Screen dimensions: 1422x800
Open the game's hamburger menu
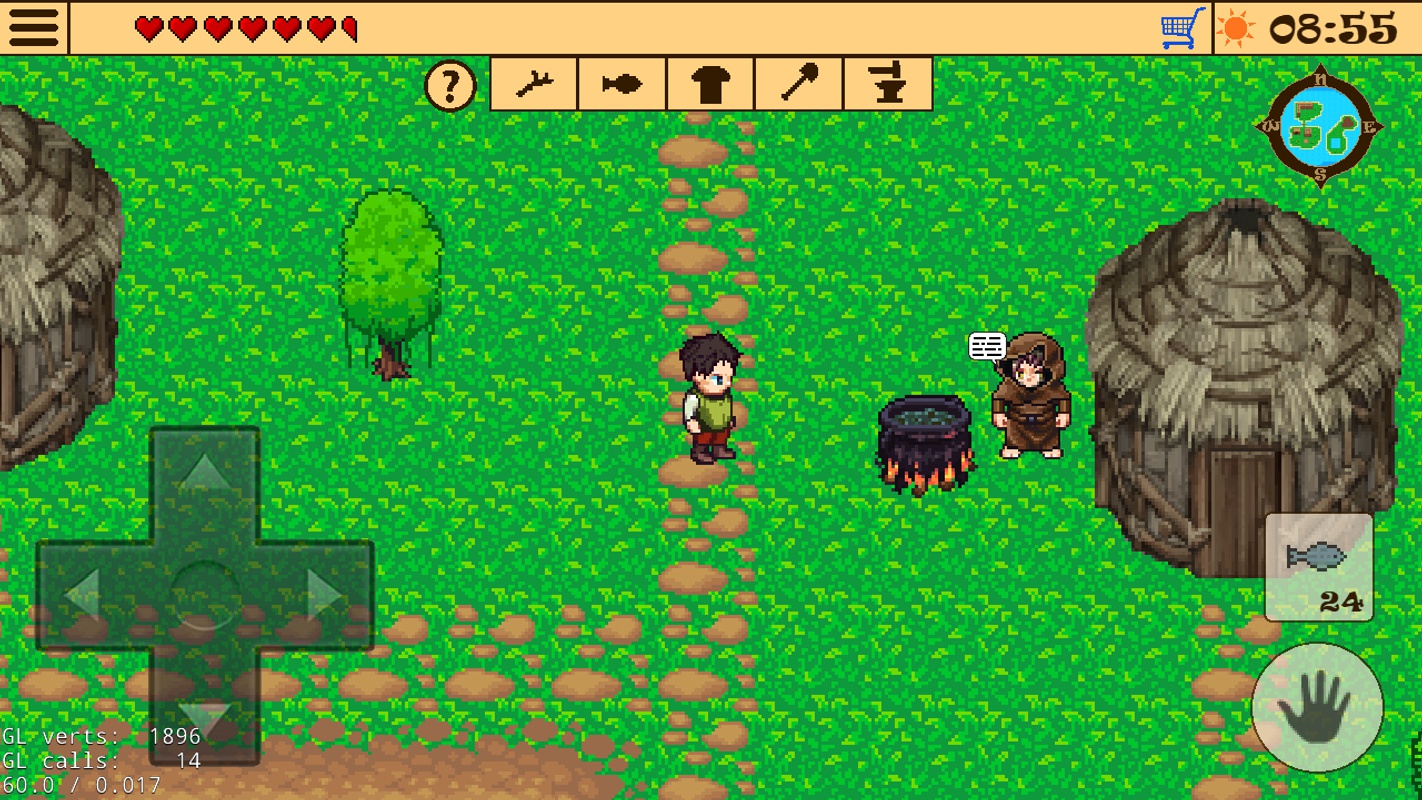coord(33,26)
